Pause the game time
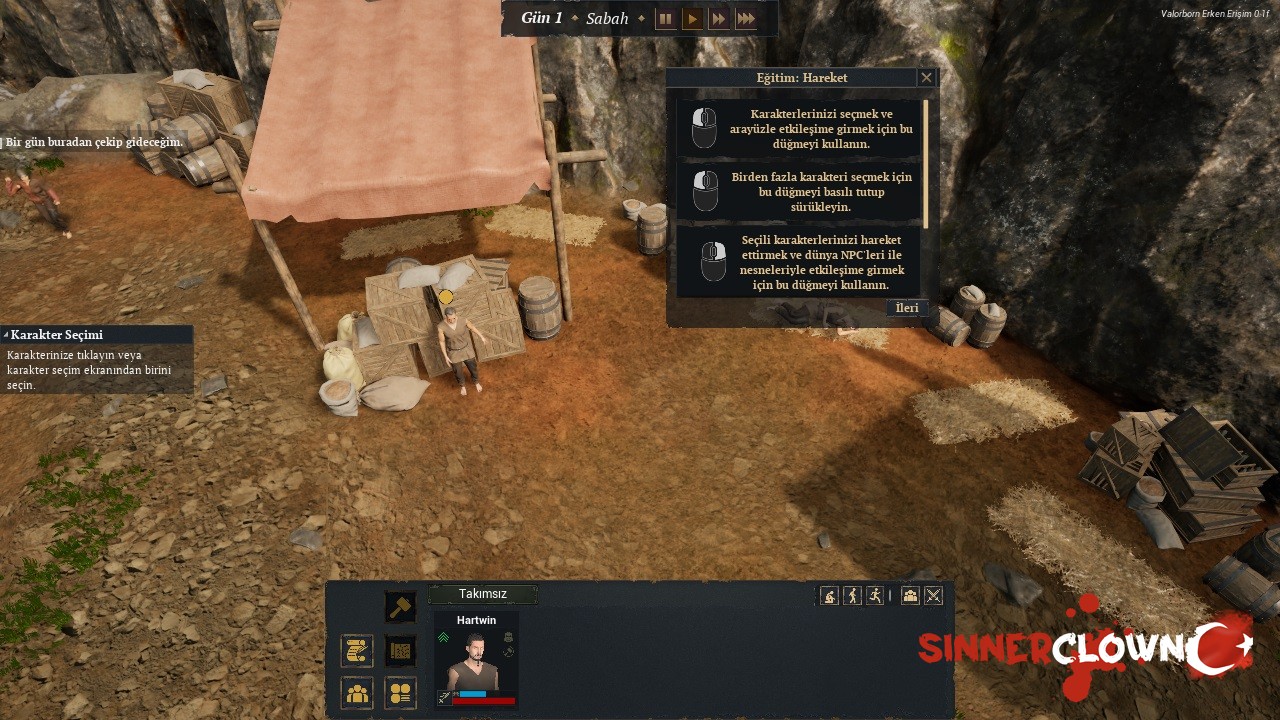This screenshot has width=1280, height=720. [665, 19]
